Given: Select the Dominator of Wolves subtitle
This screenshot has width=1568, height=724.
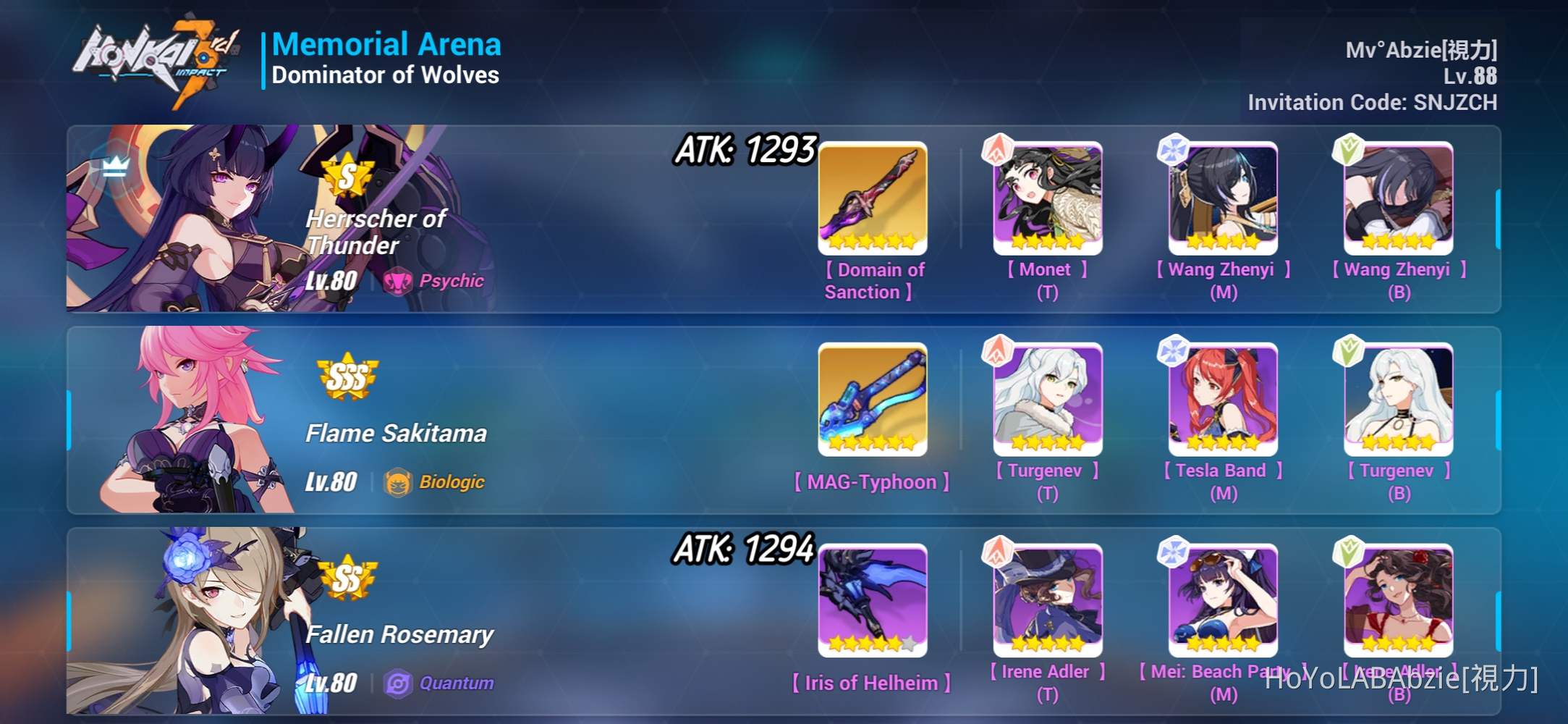Looking at the screenshot, I should click(386, 75).
